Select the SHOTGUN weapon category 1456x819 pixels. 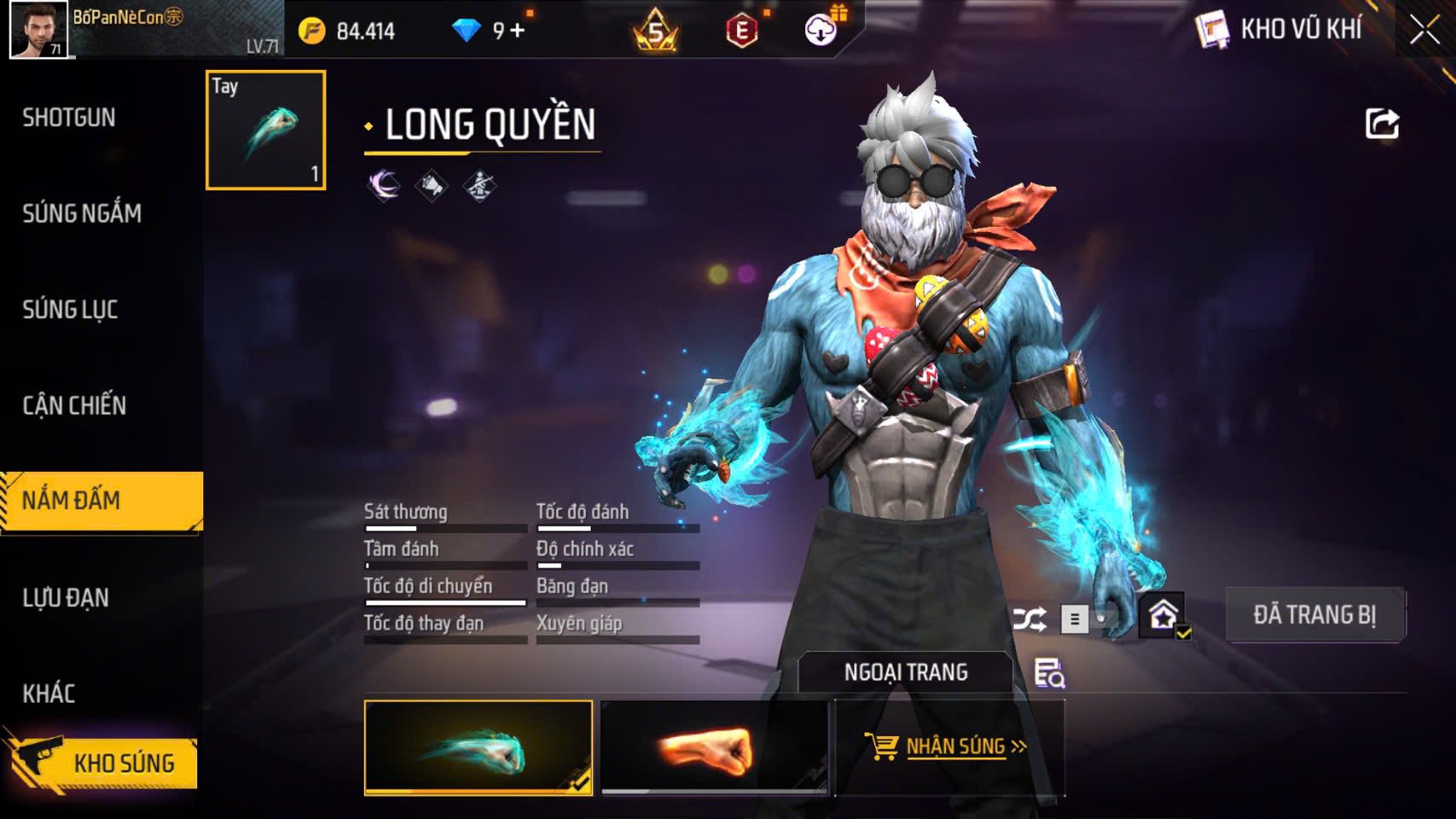(69, 118)
